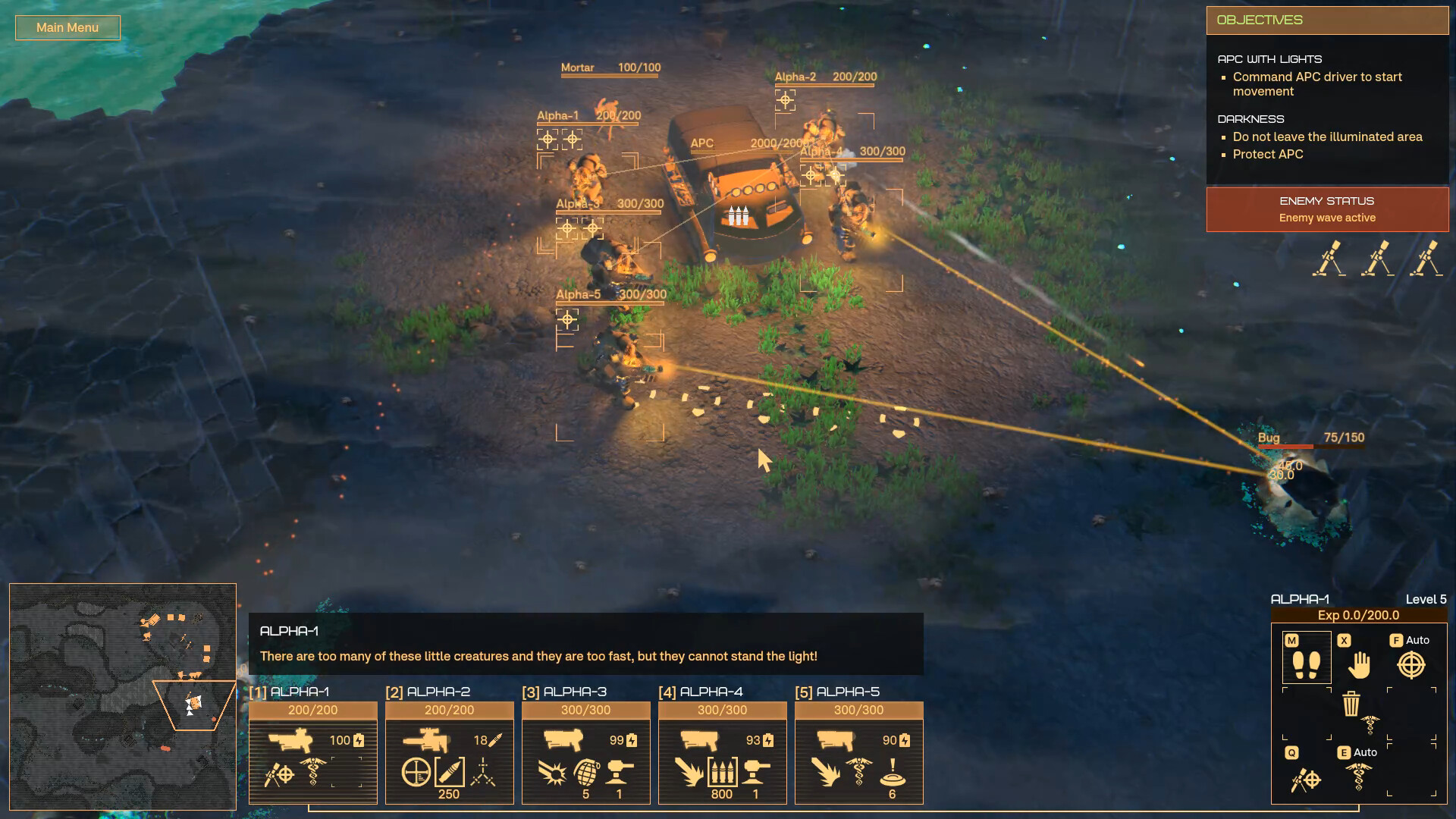Screen dimensions: 1456x819
Task: Toggle the auto medic caduceus ability
Action: click(x=1359, y=779)
